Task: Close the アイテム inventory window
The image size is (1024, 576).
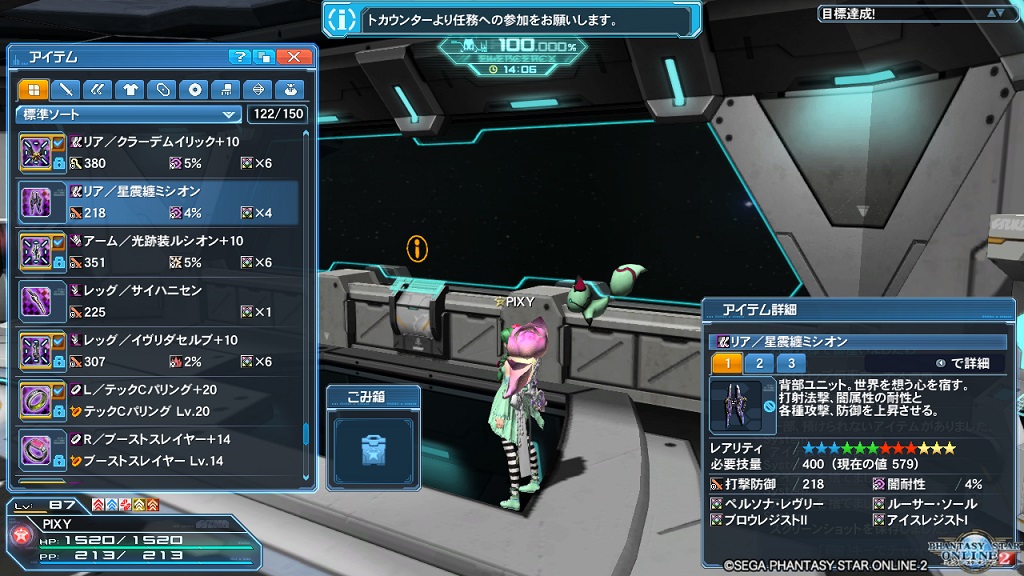Action: 293,57
